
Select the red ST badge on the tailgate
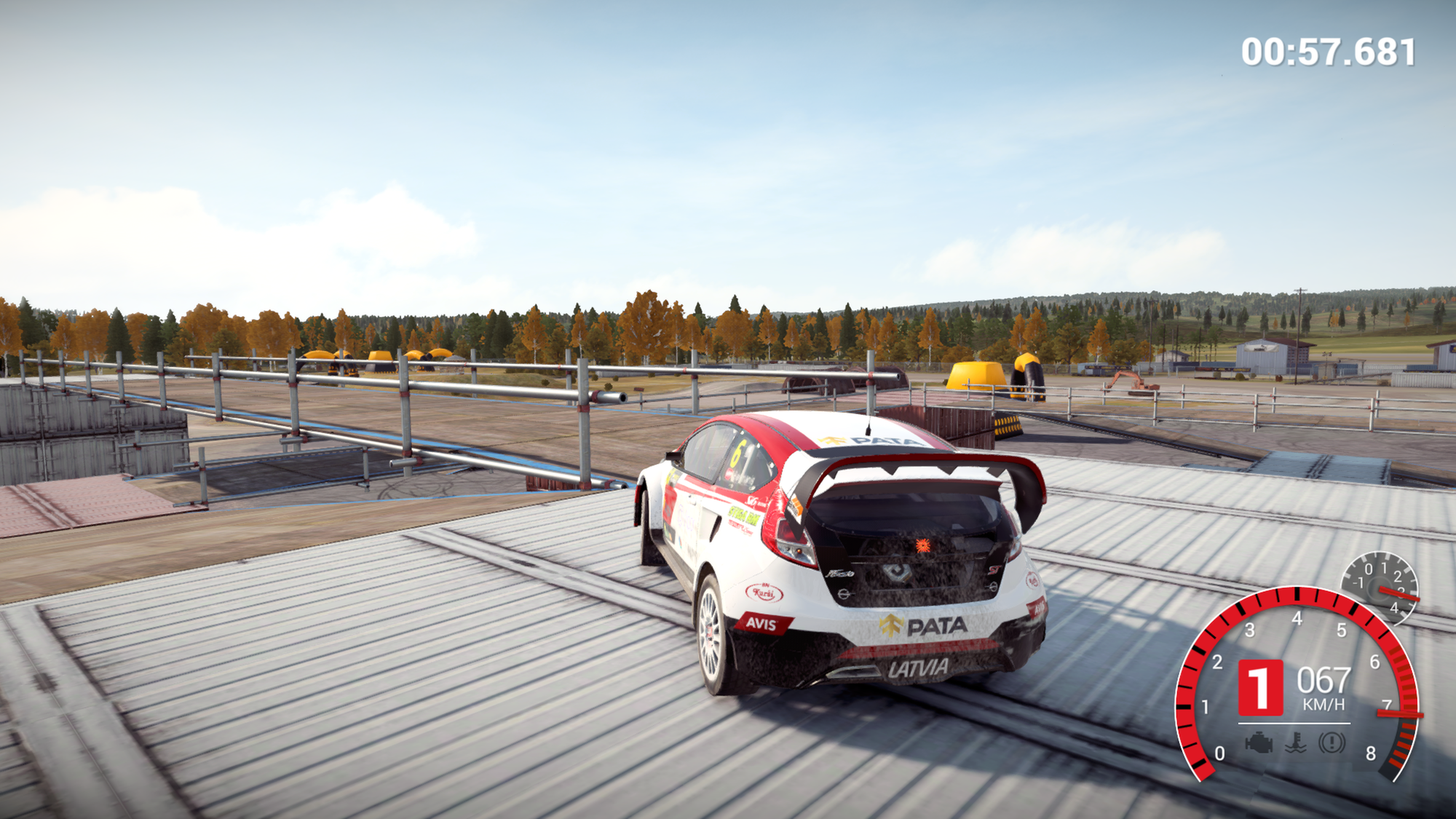coord(994,569)
